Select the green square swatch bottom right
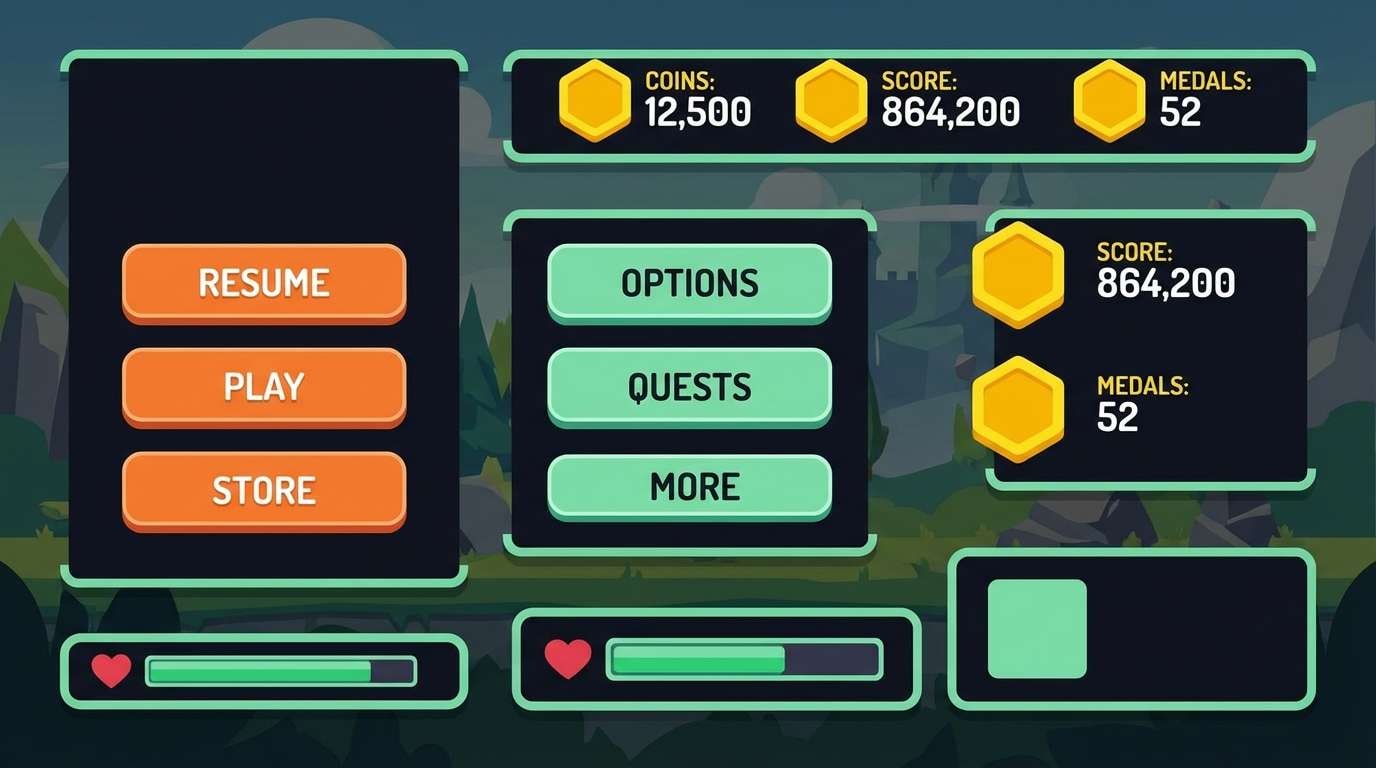The height and width of the screenshot is (768, 1376). coord(1037,629)
